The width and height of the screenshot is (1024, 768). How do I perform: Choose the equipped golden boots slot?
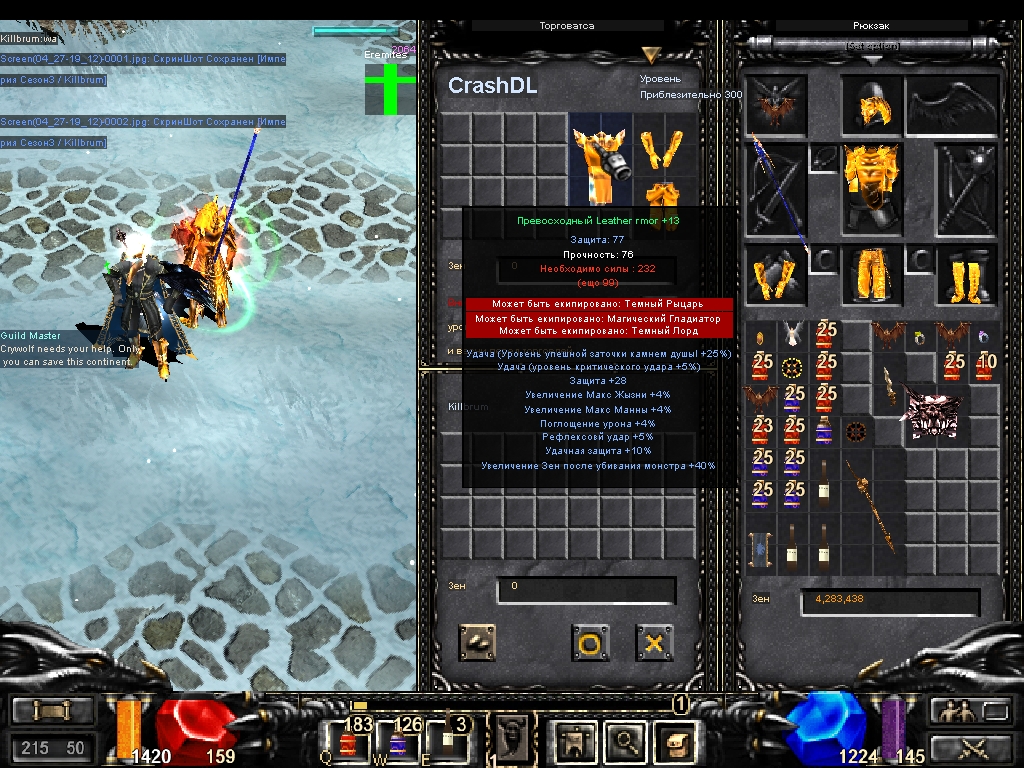(967, 274)
